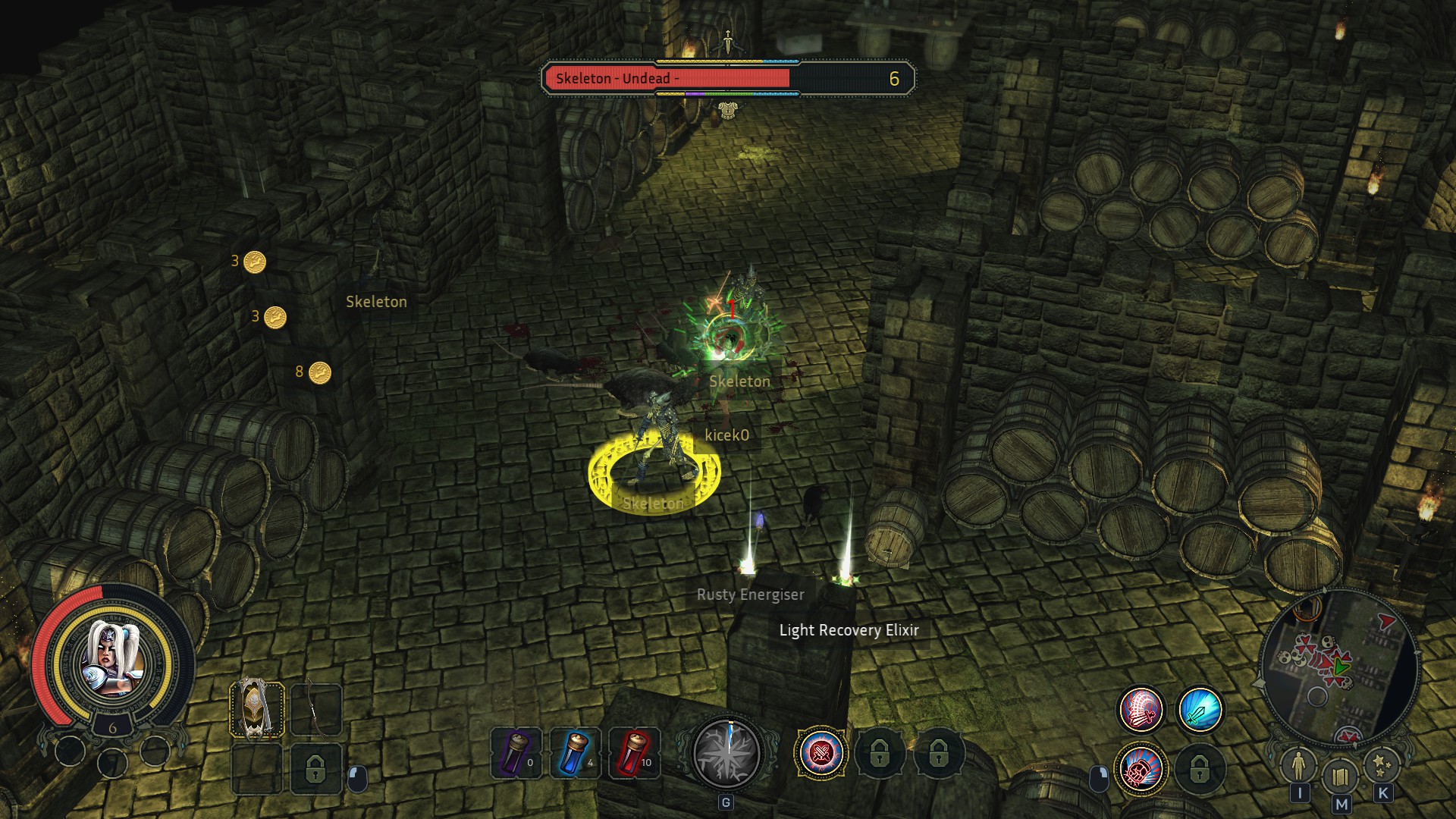Pick up the Rusty Energiser label
Viewport: 1456px width, 819px height.
coord(750,595)
